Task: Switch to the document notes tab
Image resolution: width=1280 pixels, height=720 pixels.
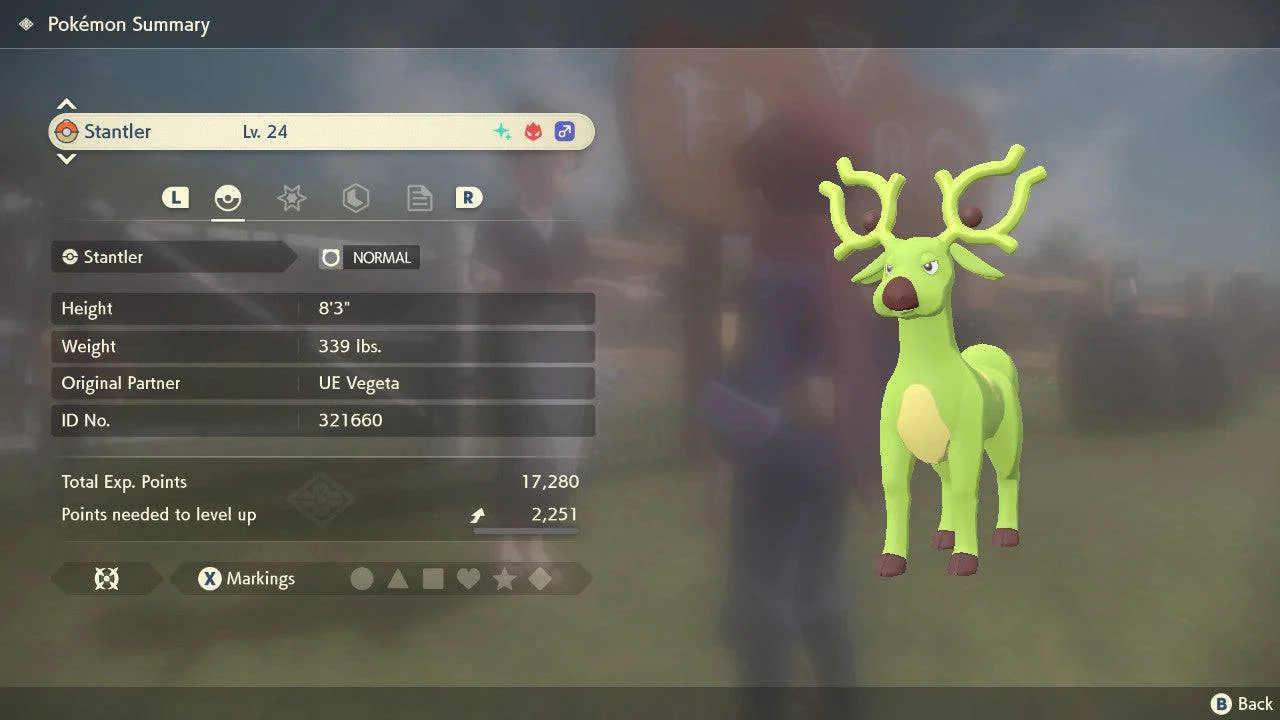Action: click(419, 198)
